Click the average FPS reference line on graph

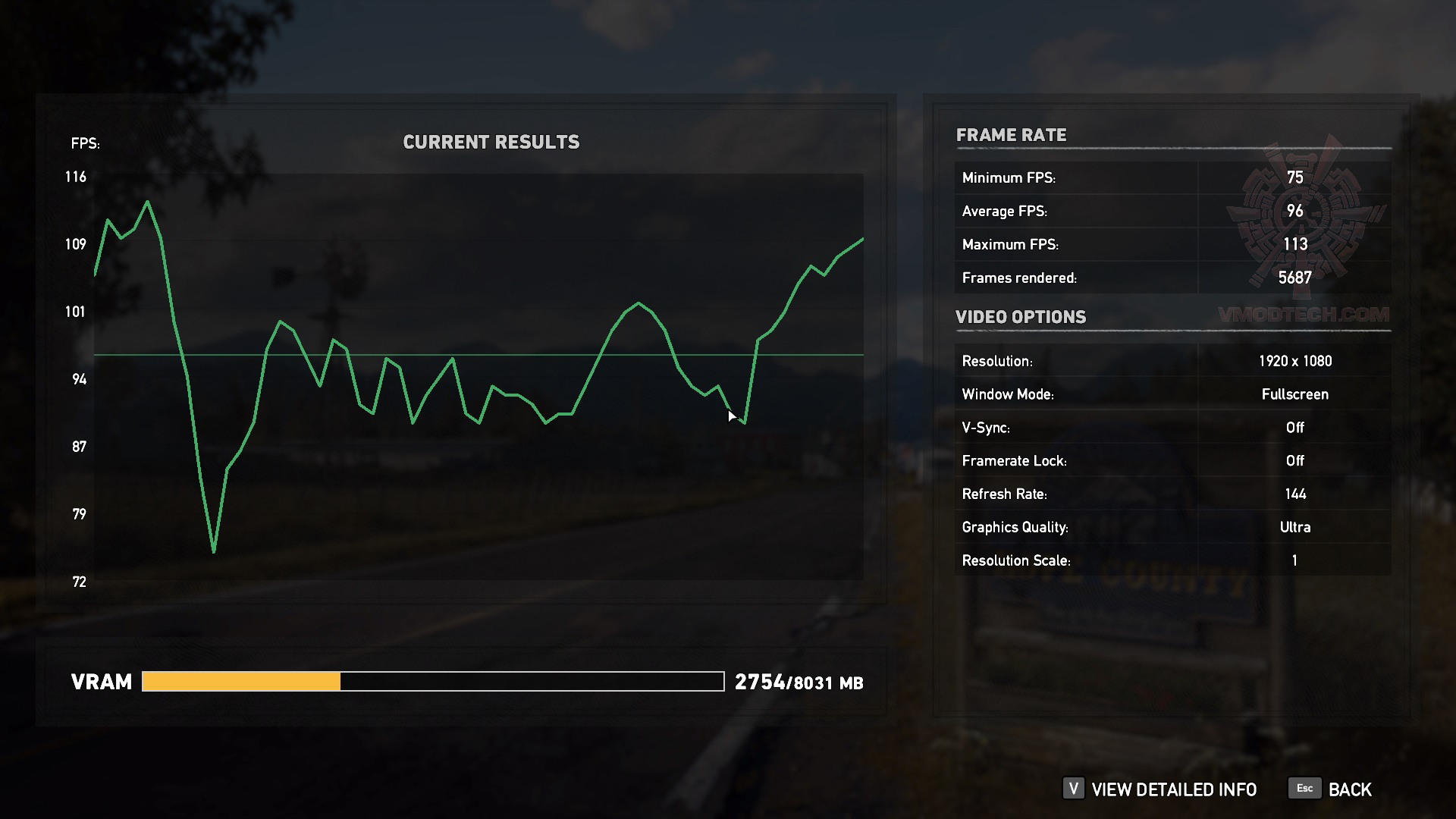pos(531,353)
